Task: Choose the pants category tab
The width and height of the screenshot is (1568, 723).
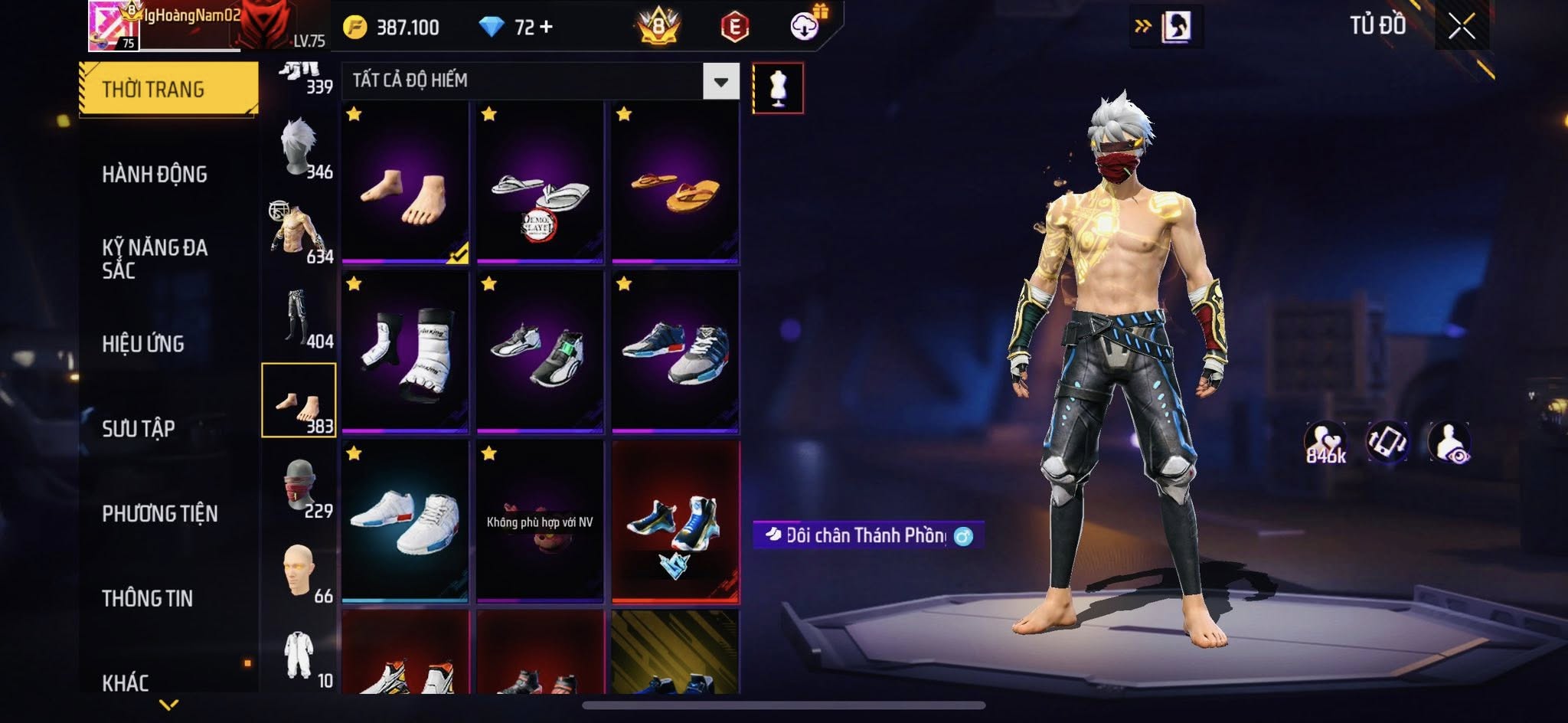Action: point(300,318)
